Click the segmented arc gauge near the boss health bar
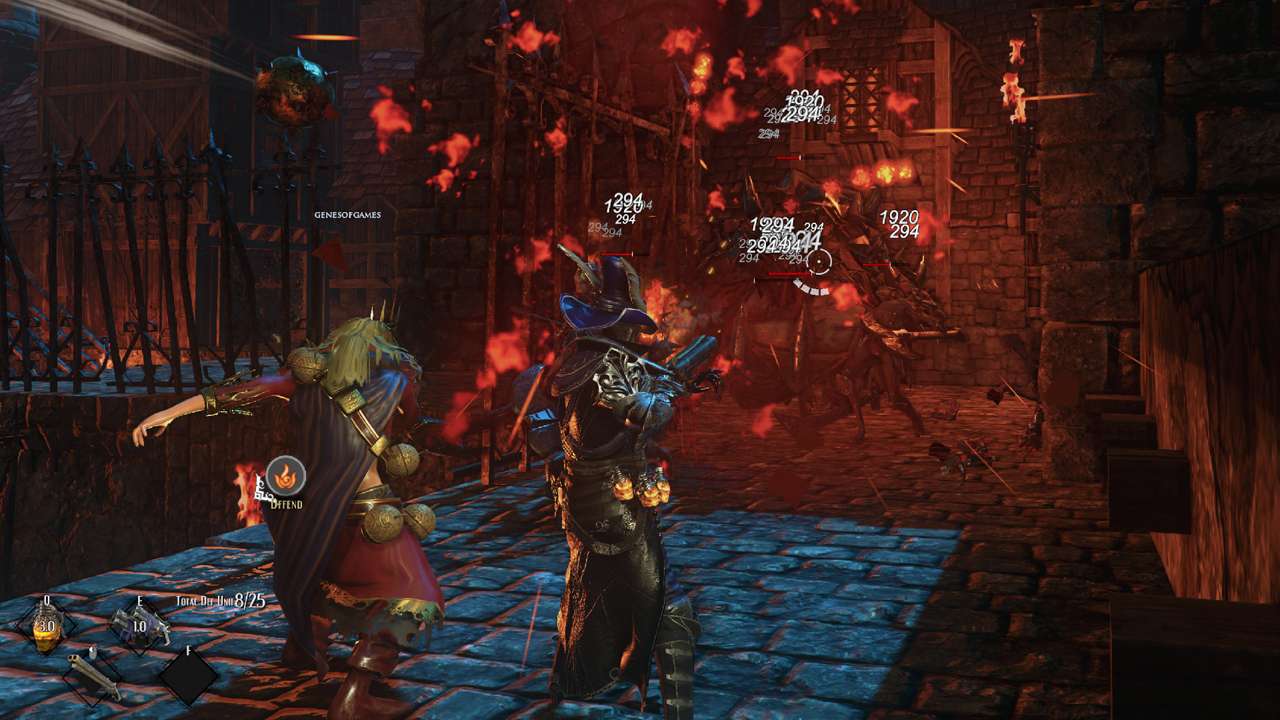This screenshot has width=1280, height=720. 810,287
